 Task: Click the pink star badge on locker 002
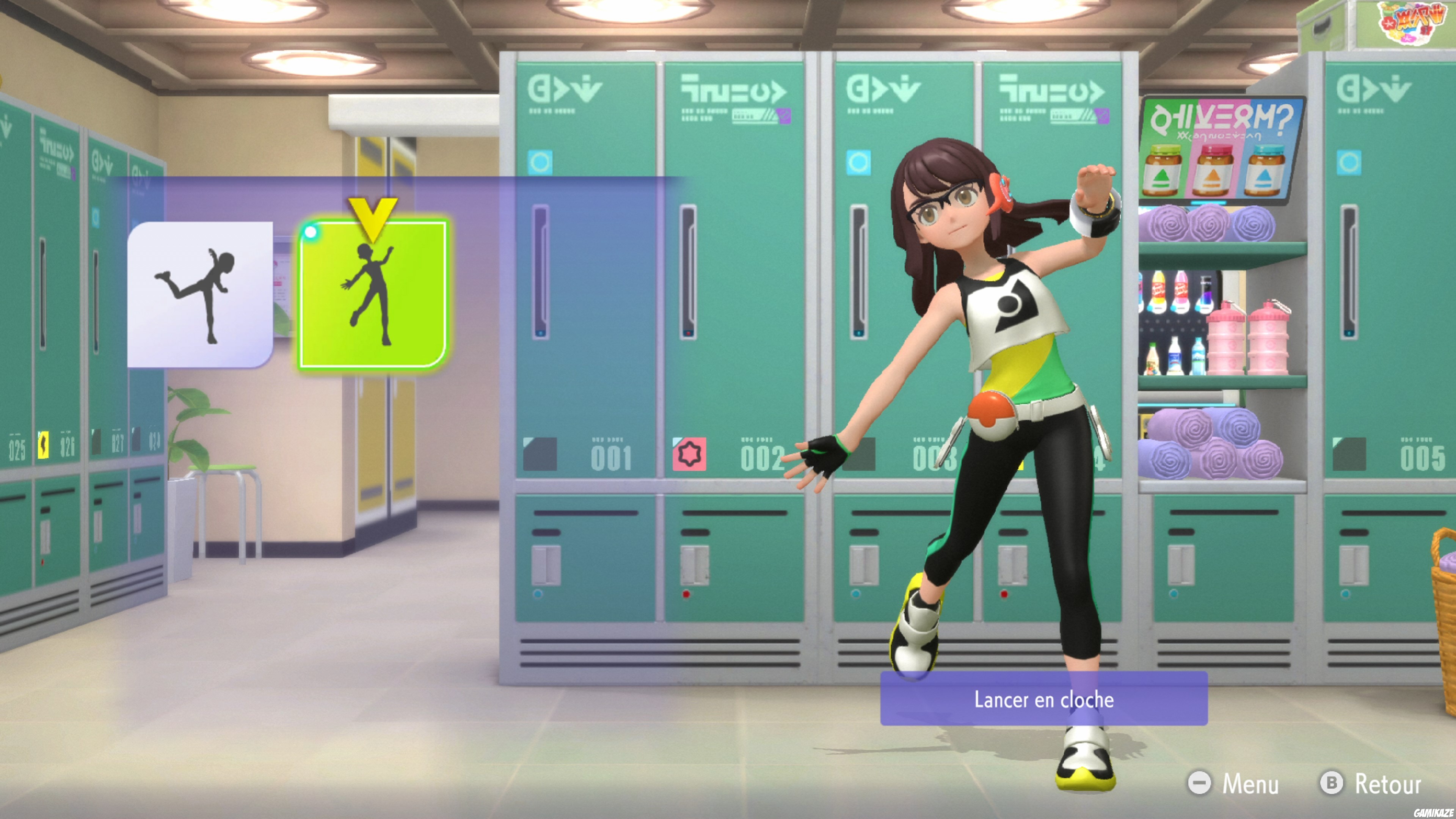click(x=689, y=454)
